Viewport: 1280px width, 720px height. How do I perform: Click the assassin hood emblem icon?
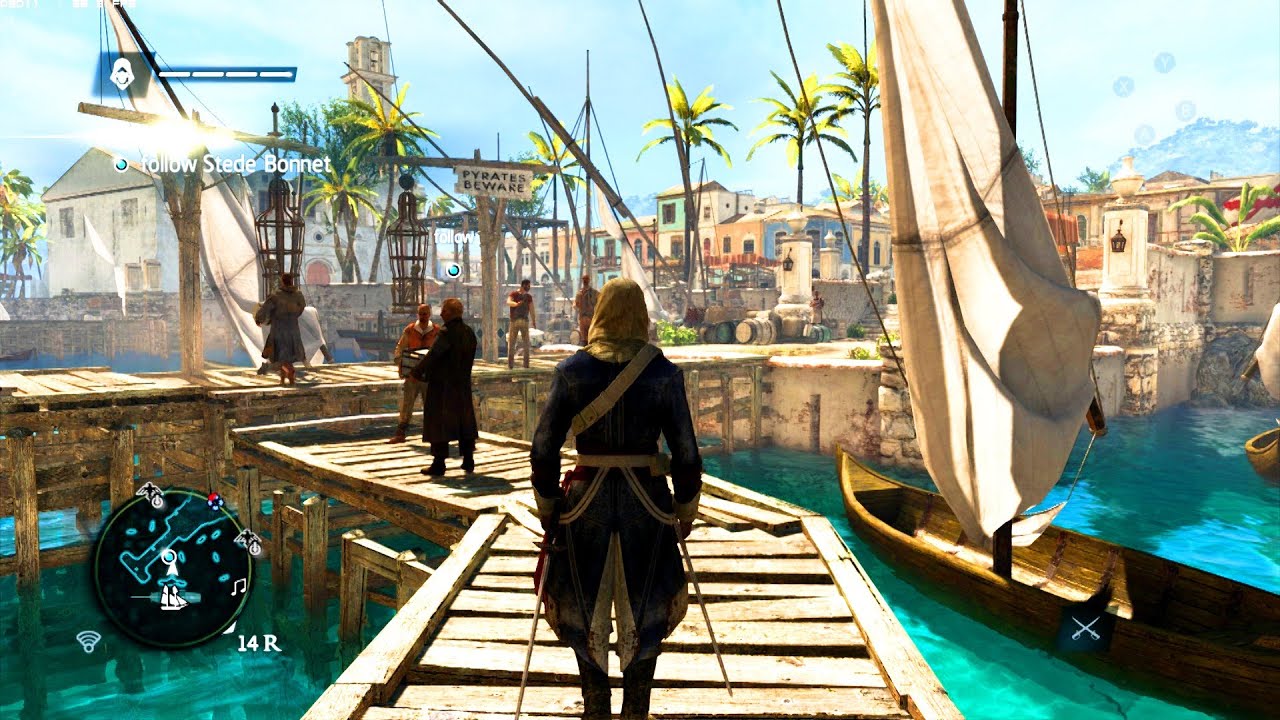point(123,74)
